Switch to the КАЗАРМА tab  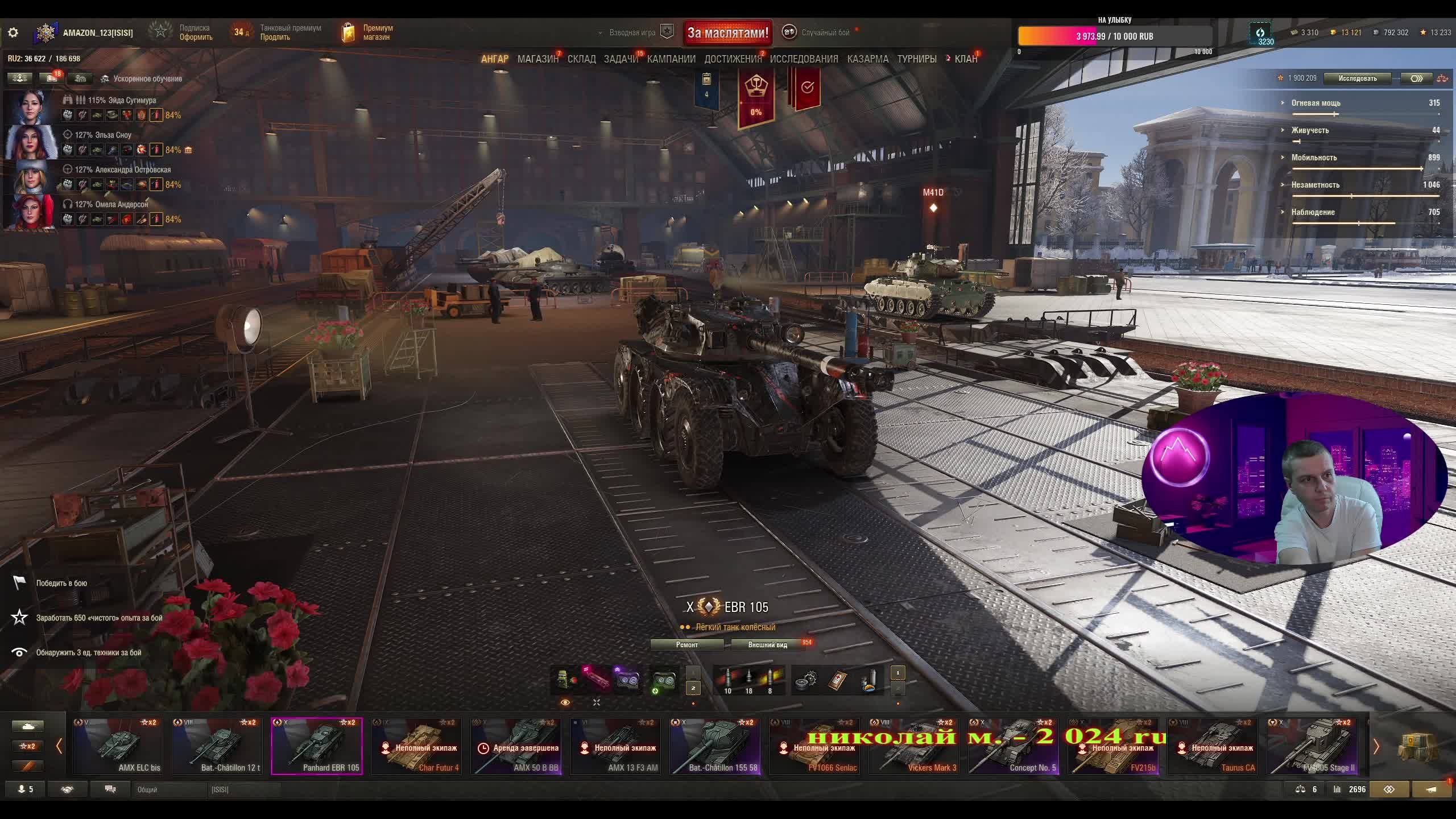tap(867, 59)
